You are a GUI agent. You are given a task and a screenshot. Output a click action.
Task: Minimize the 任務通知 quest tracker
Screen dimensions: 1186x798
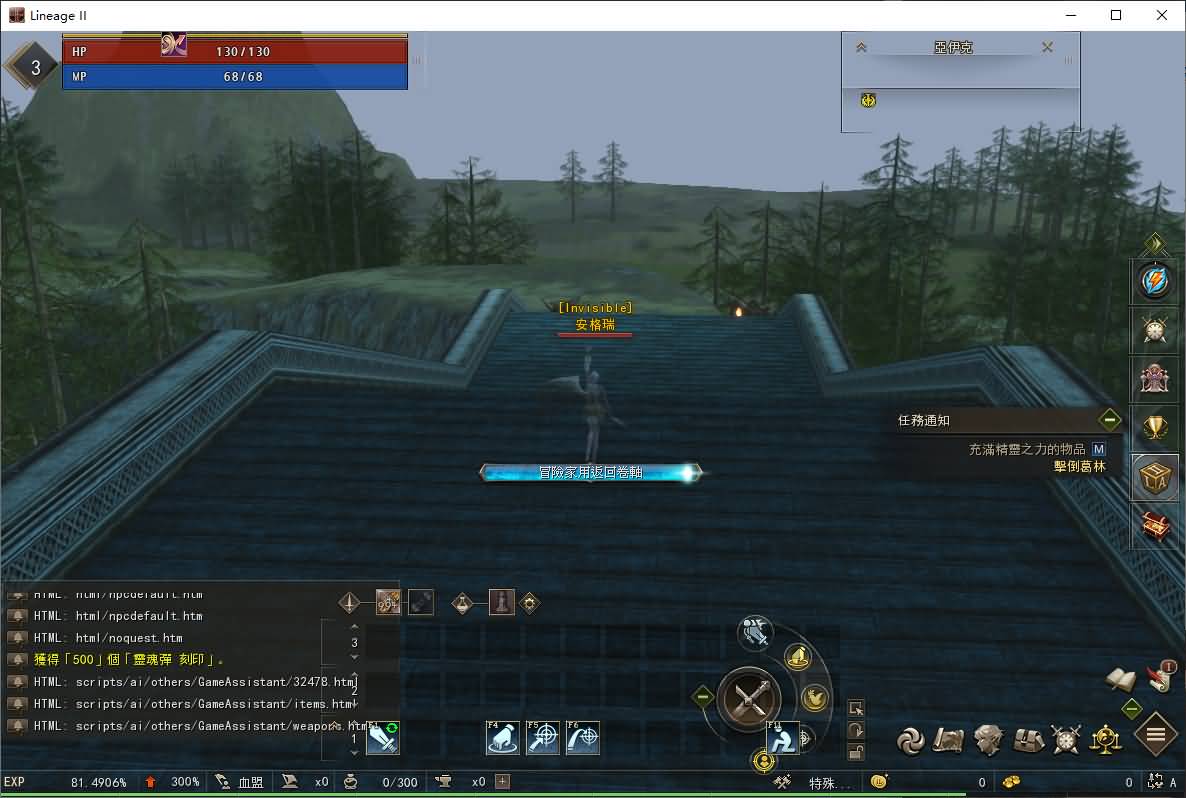click(1109, 420)
